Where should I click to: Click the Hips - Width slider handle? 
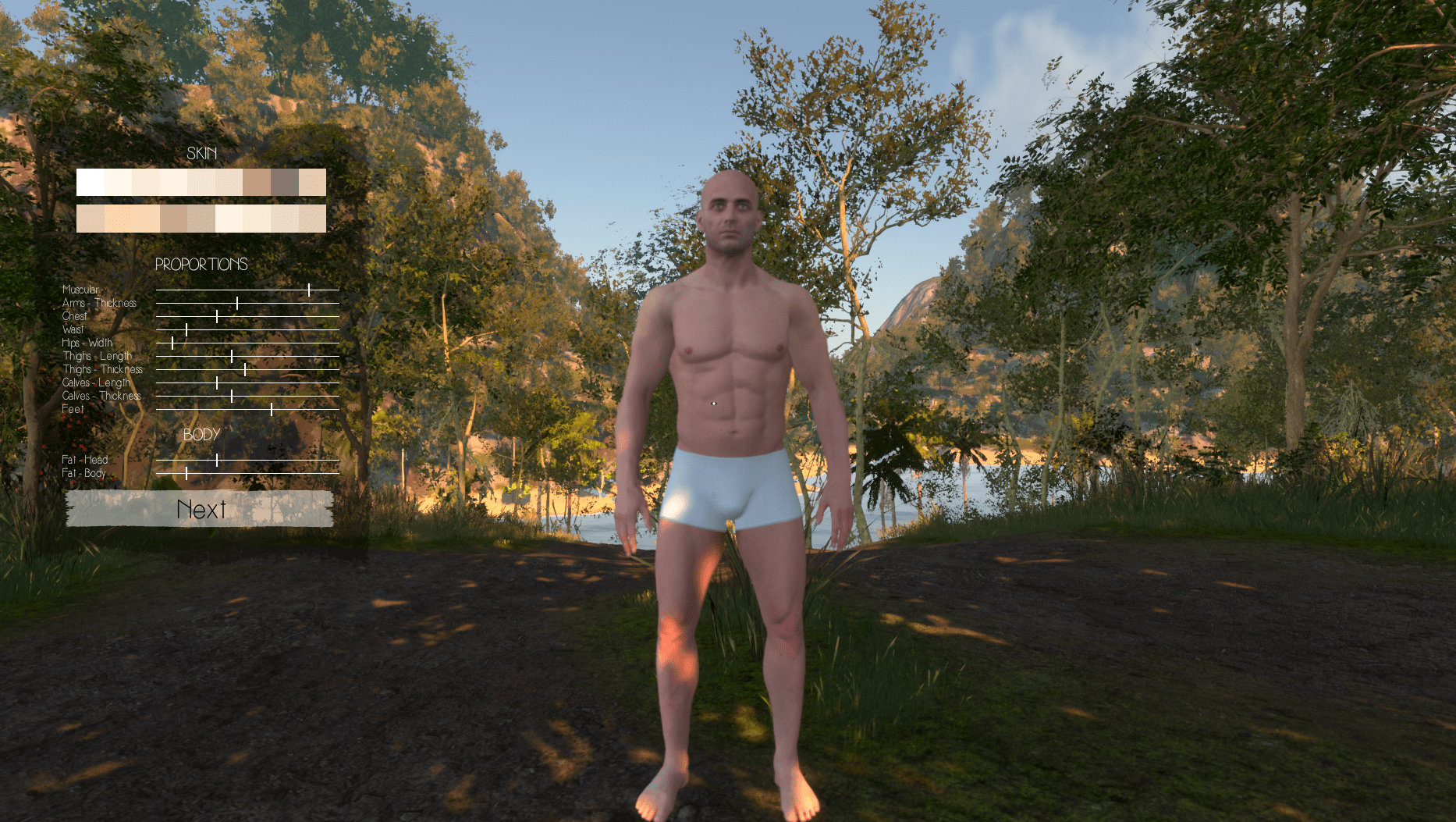pyautogui.click(x=172, y=343)
